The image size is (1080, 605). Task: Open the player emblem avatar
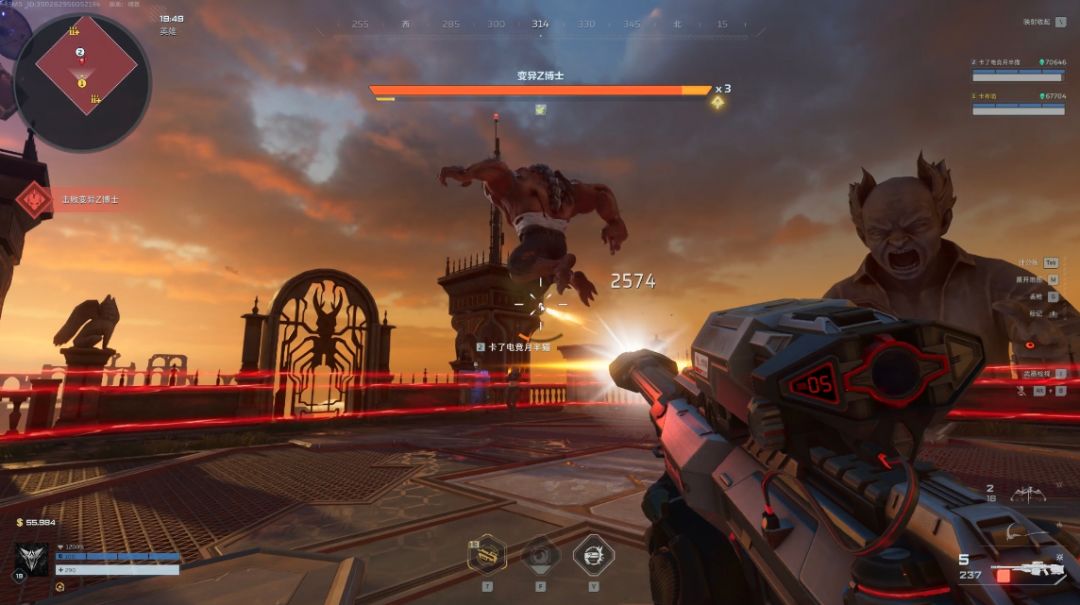point(31,559)
